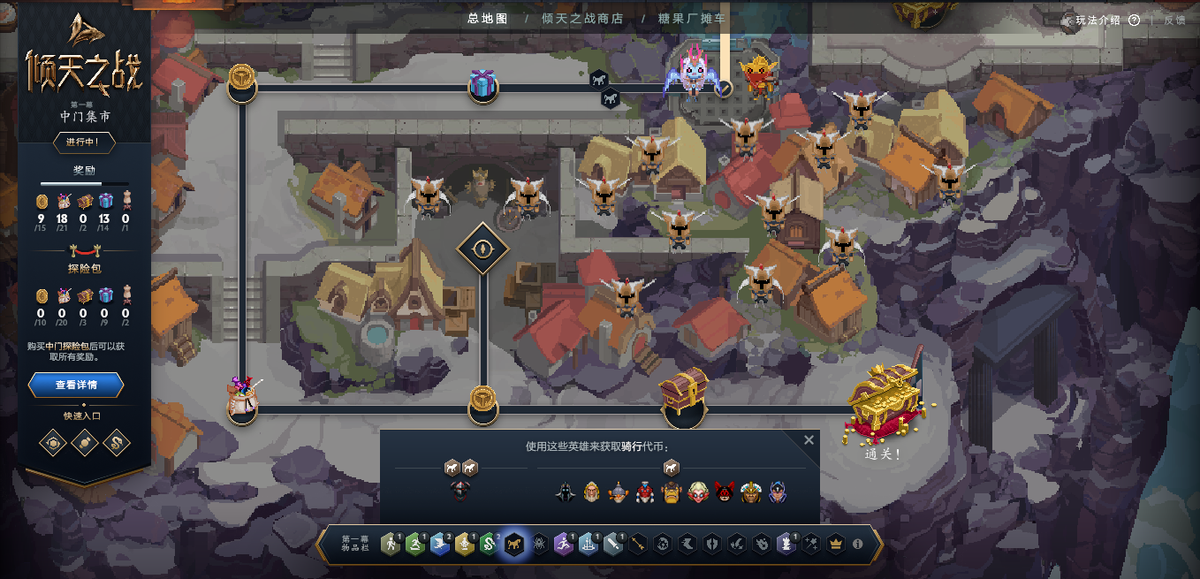Image resolution: width=1200 pixels, height=579 pixels.
Task: Select the crown token in the item bar
Action: tap(836, 544)
